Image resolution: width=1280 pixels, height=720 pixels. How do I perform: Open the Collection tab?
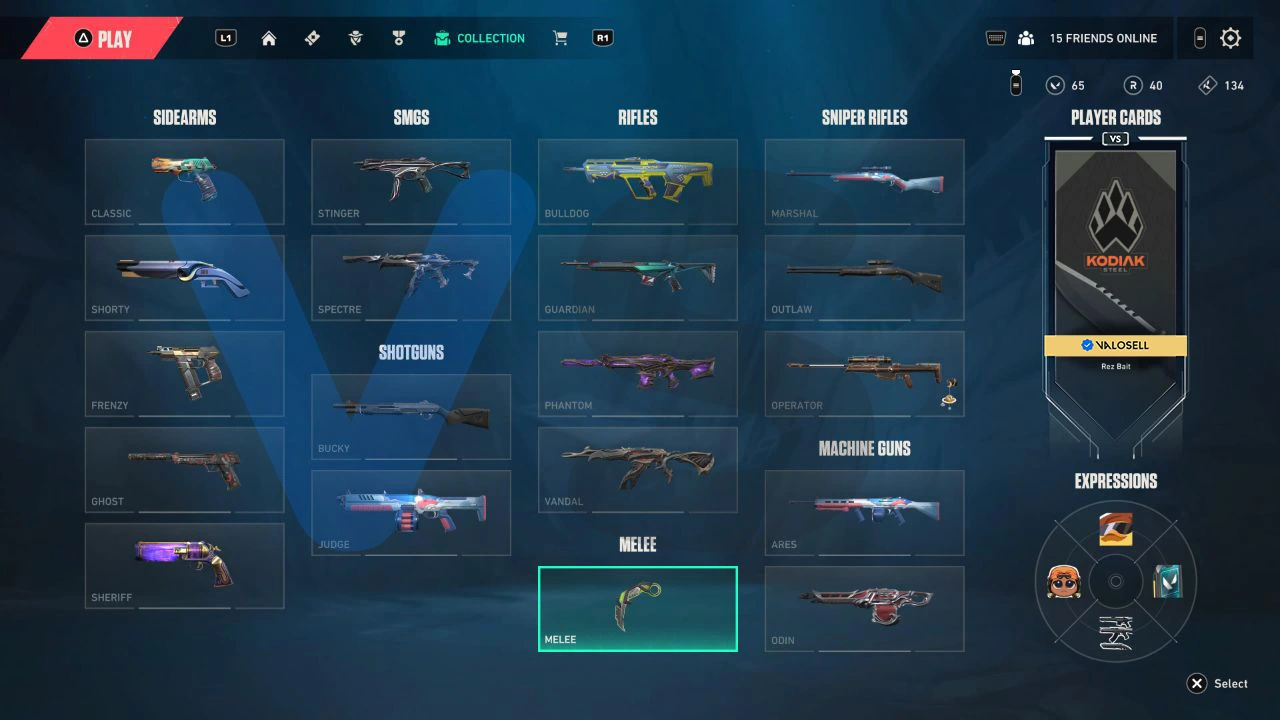[479, 38]
